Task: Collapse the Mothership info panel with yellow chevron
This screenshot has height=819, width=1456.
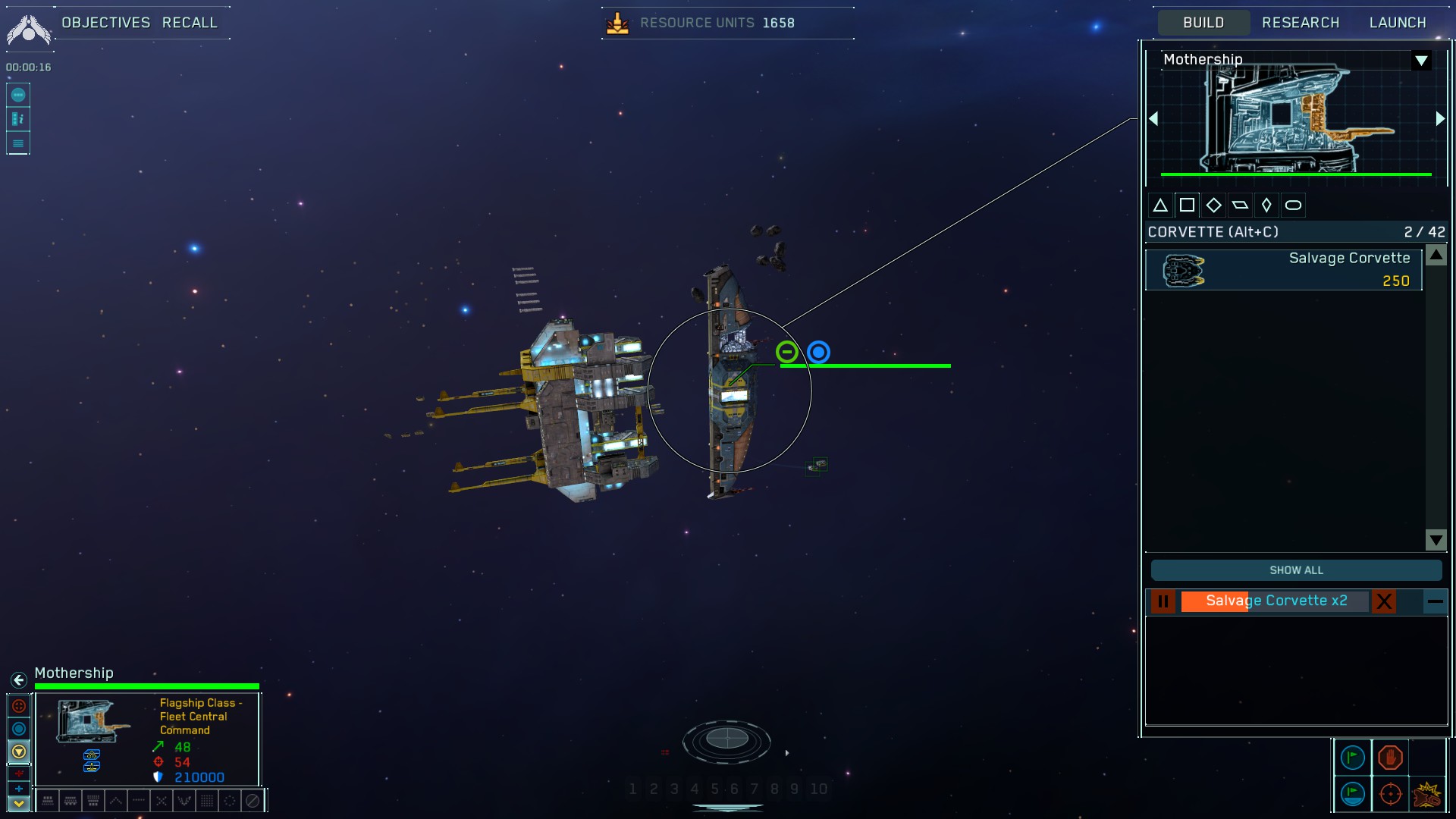Action: 19,802
